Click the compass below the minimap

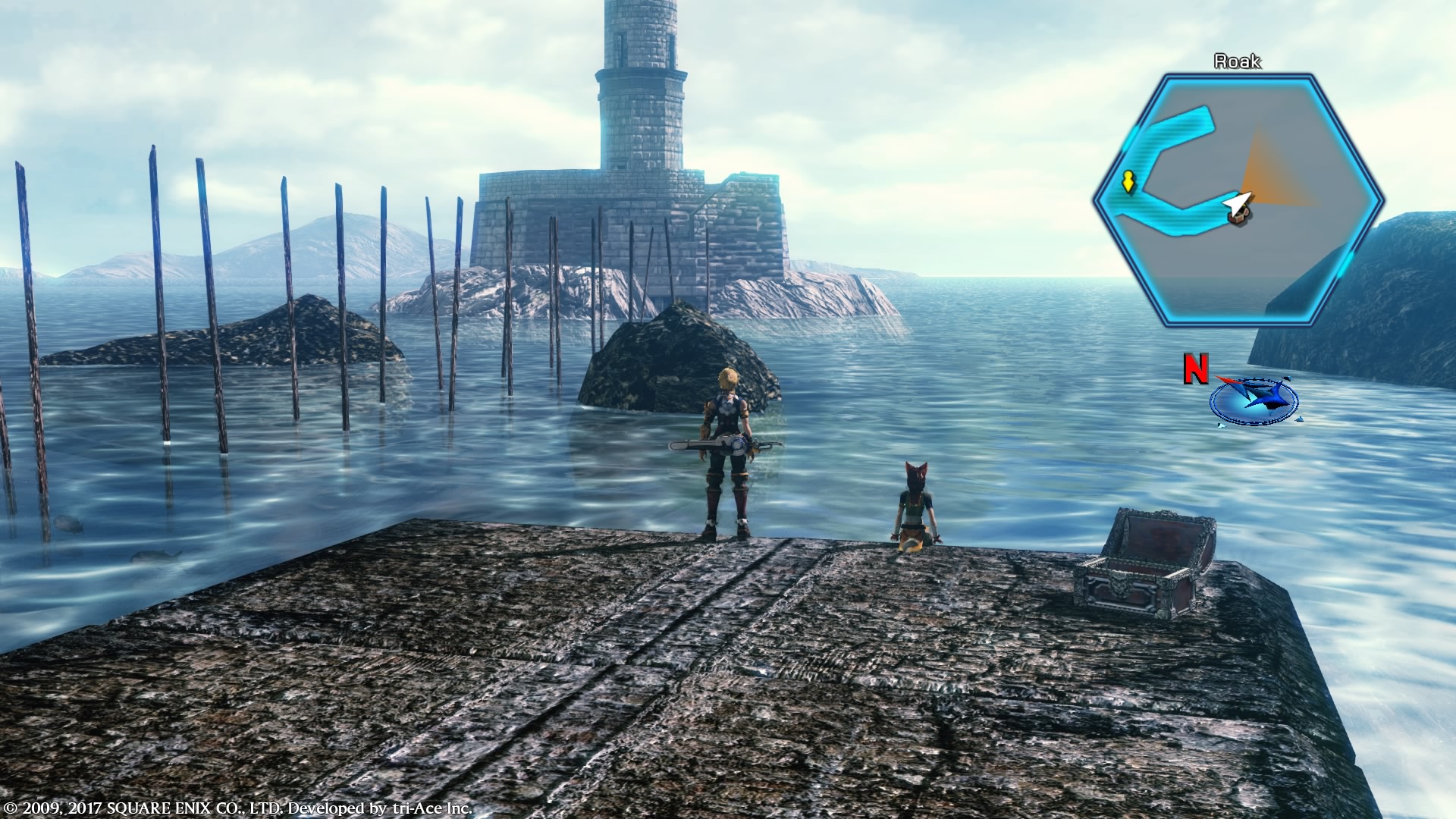[1253, 399]
